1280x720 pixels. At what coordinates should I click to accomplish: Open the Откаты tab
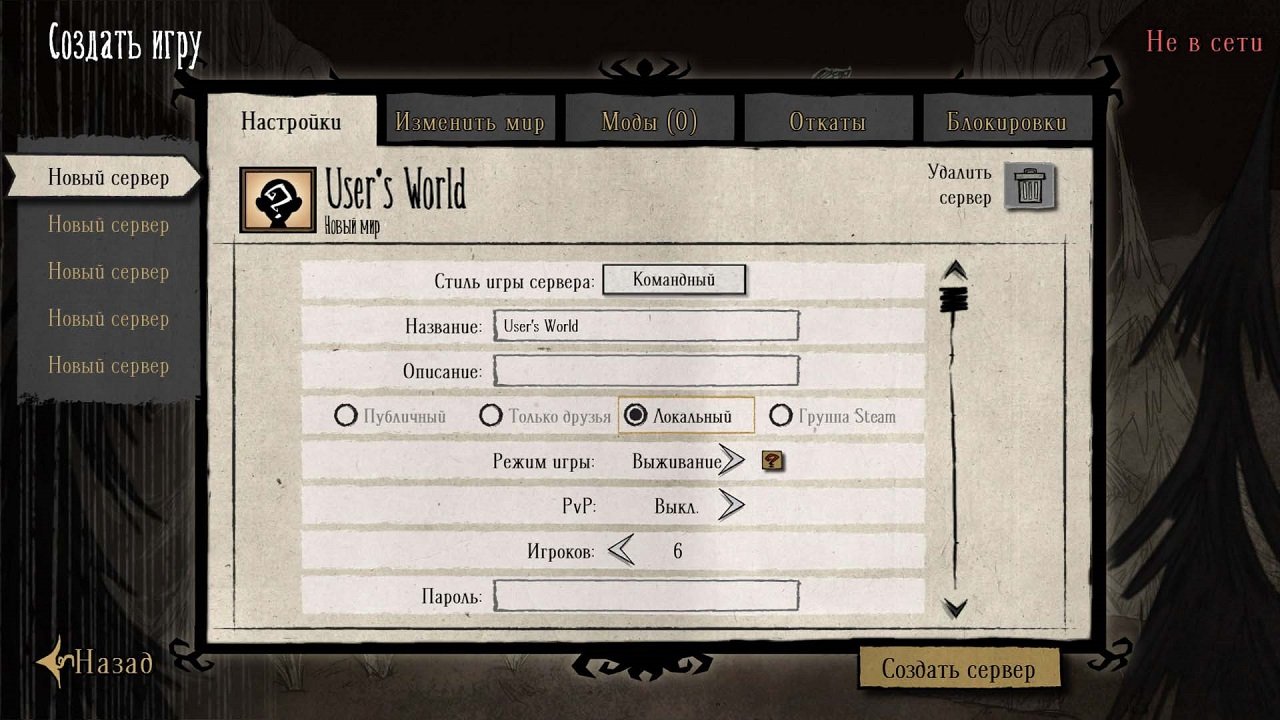tap(829, 119)
